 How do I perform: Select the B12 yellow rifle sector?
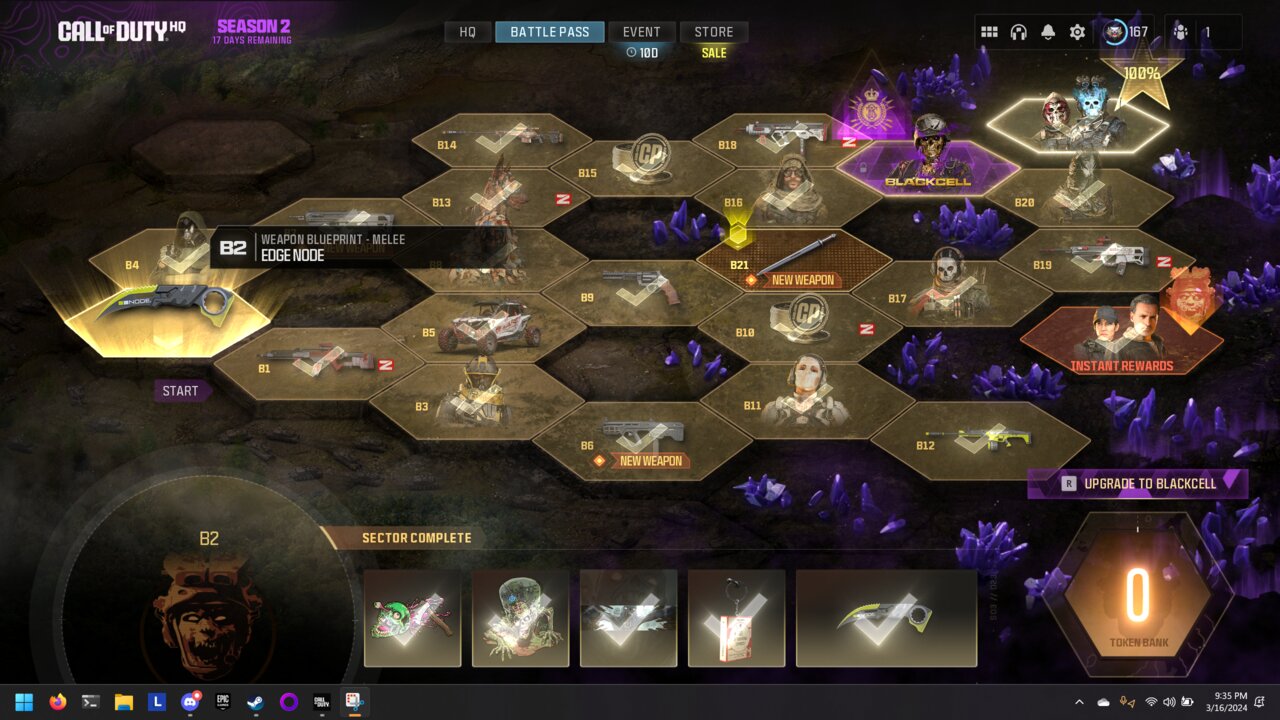[x=980, y=440]
